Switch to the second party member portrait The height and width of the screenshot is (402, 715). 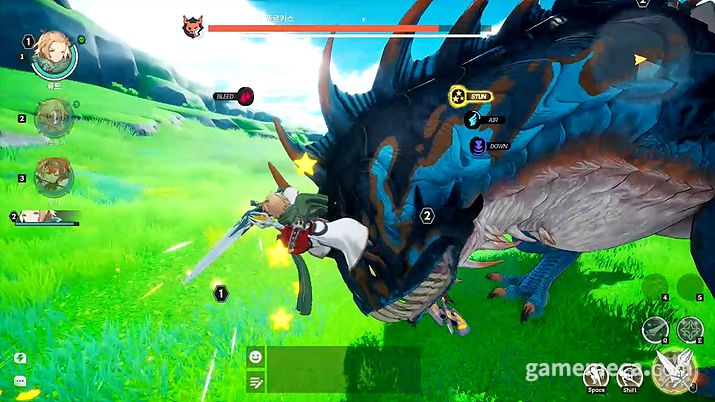click(52, 119)
